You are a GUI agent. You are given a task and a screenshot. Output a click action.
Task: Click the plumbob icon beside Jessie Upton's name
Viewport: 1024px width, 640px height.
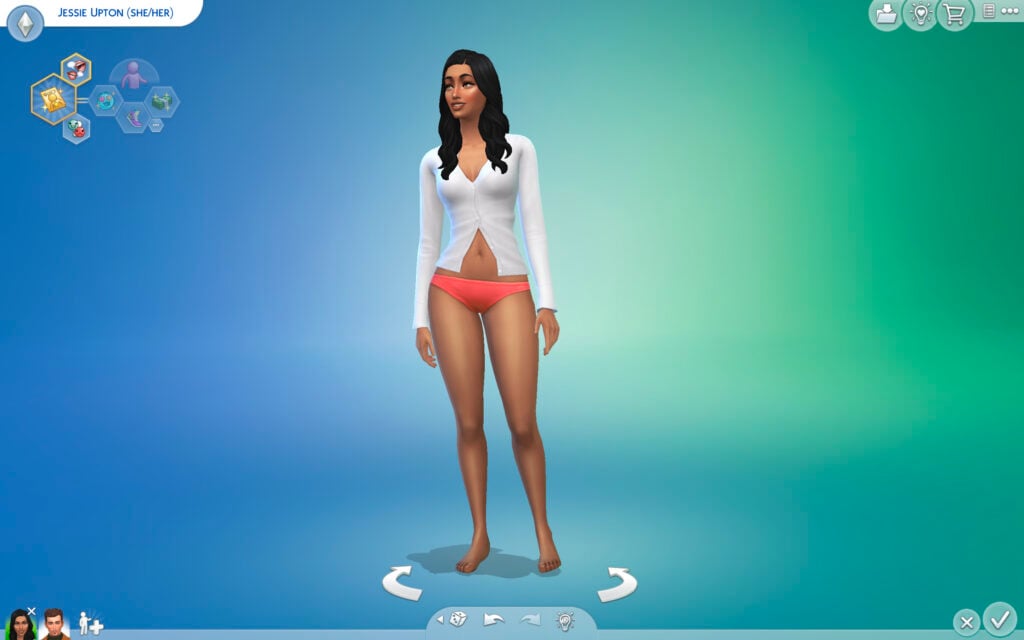pos(25,22)
